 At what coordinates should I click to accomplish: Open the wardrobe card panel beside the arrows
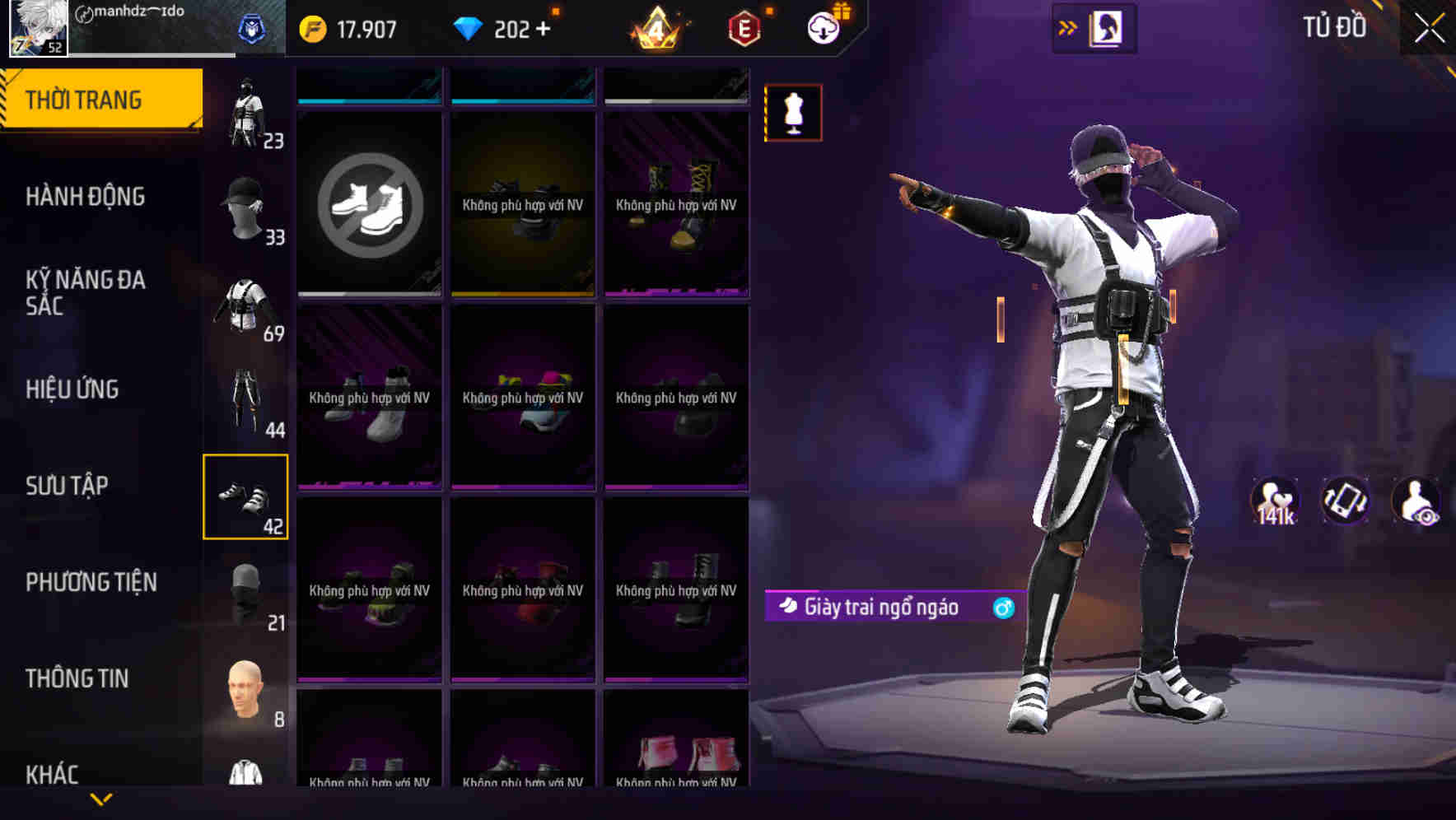(x=1105, y=27)
